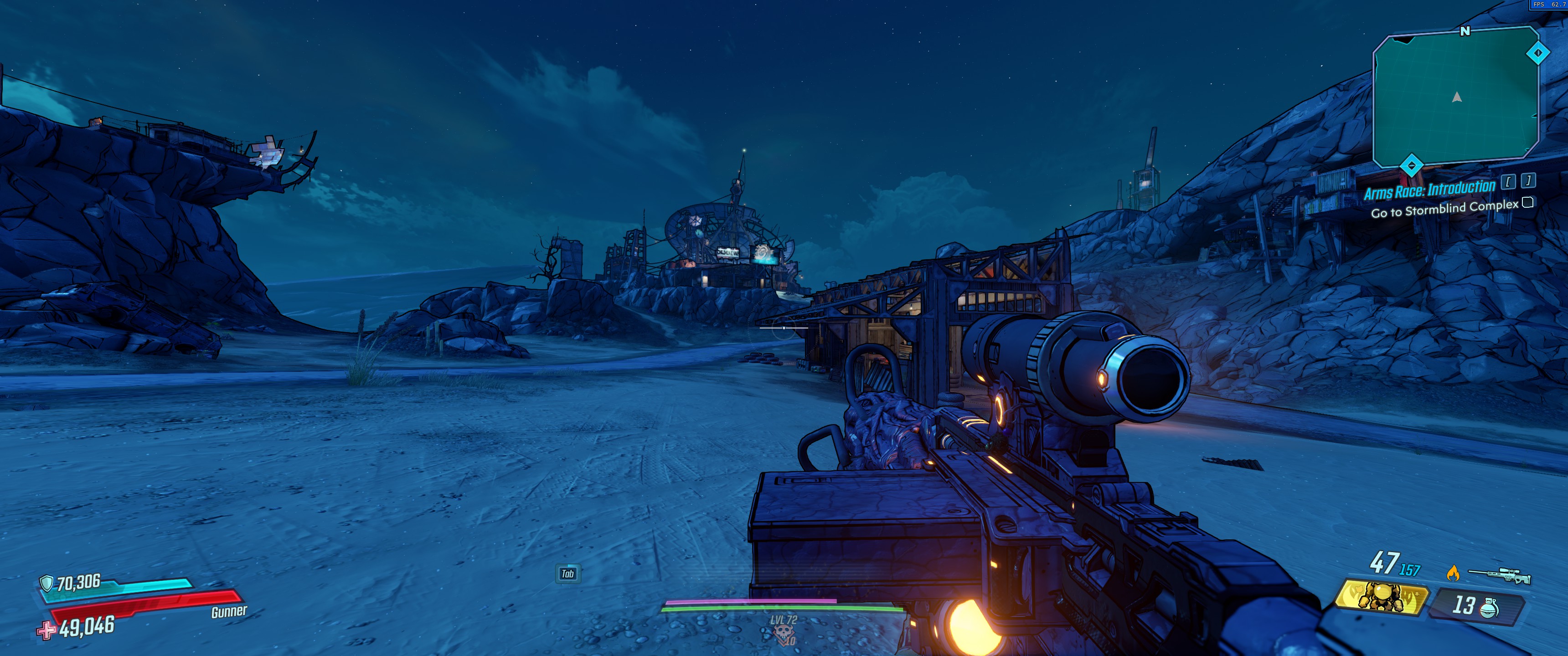The height and width of the screenshot is (656, 1568).
Task: Select the Arms Race: Introduction mission tracker
Action: coord(1429,190)
